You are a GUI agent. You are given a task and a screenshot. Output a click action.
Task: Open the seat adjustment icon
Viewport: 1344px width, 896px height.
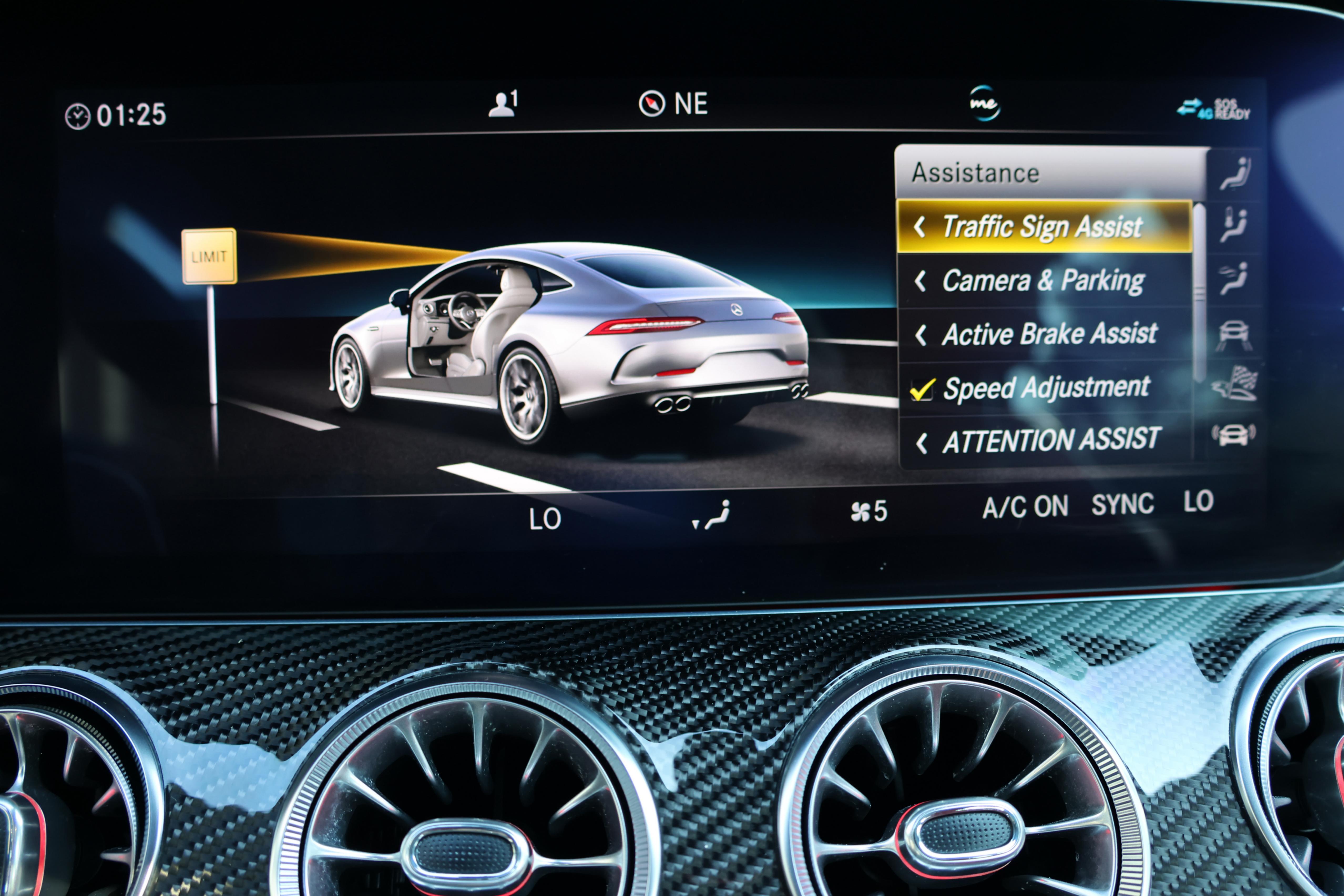[1234, 174]
